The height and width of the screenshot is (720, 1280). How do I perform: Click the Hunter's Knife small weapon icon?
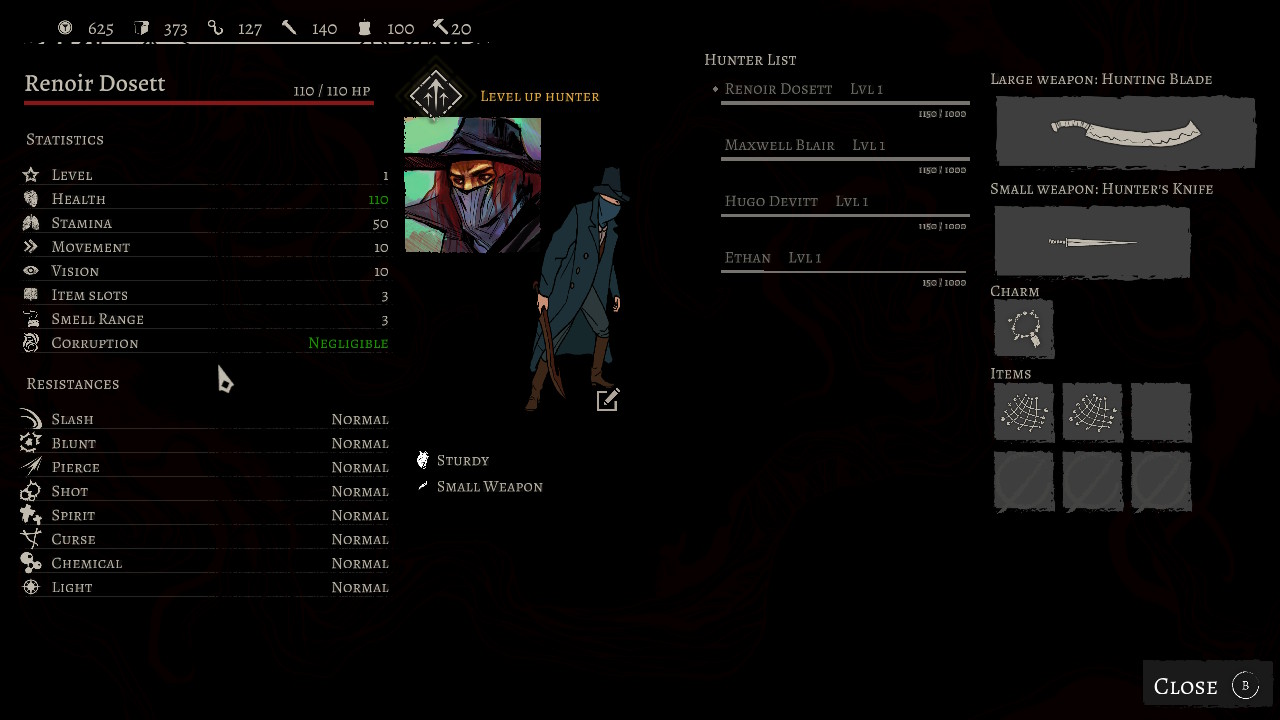coord(1091,241)
